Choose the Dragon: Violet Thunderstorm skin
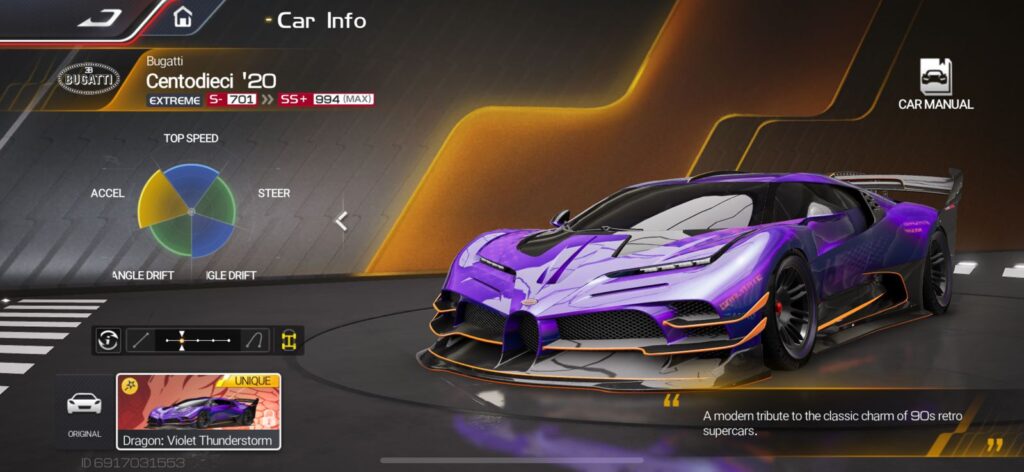The width and height of the screenshot is (1024, 472). tap(199, 411)
